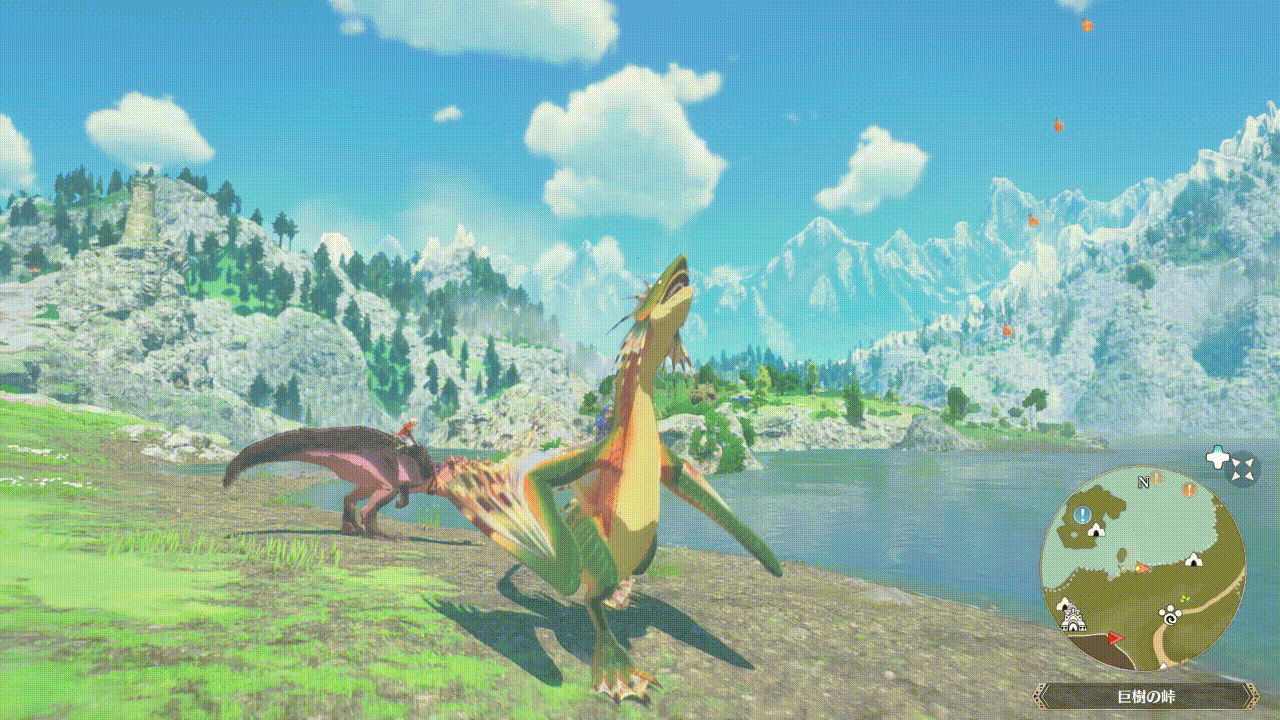Select the green clover marker on minimap
The height and width of the screenshot is (720, 1280).
1185,601
